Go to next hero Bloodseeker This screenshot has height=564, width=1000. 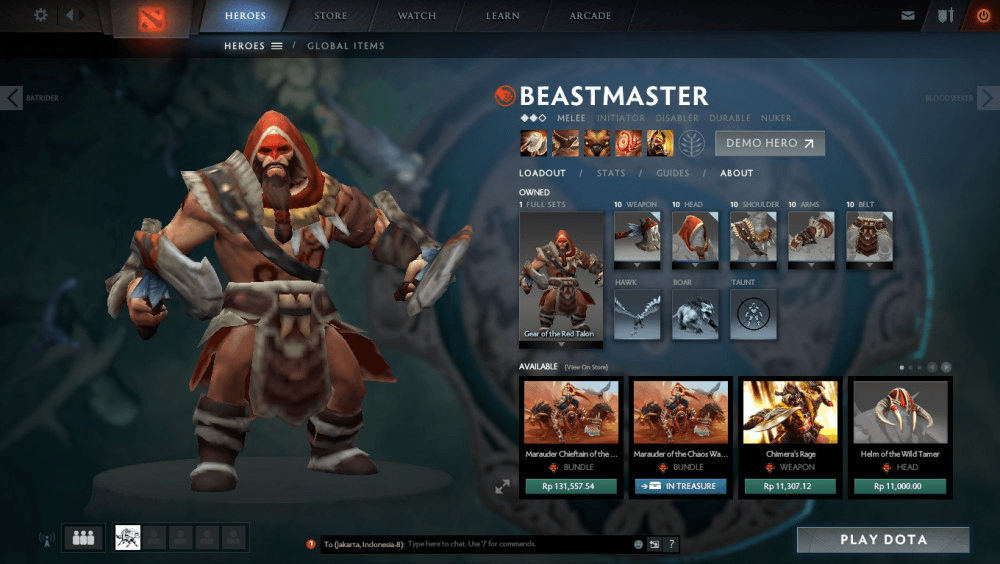(x=987, y=97)
